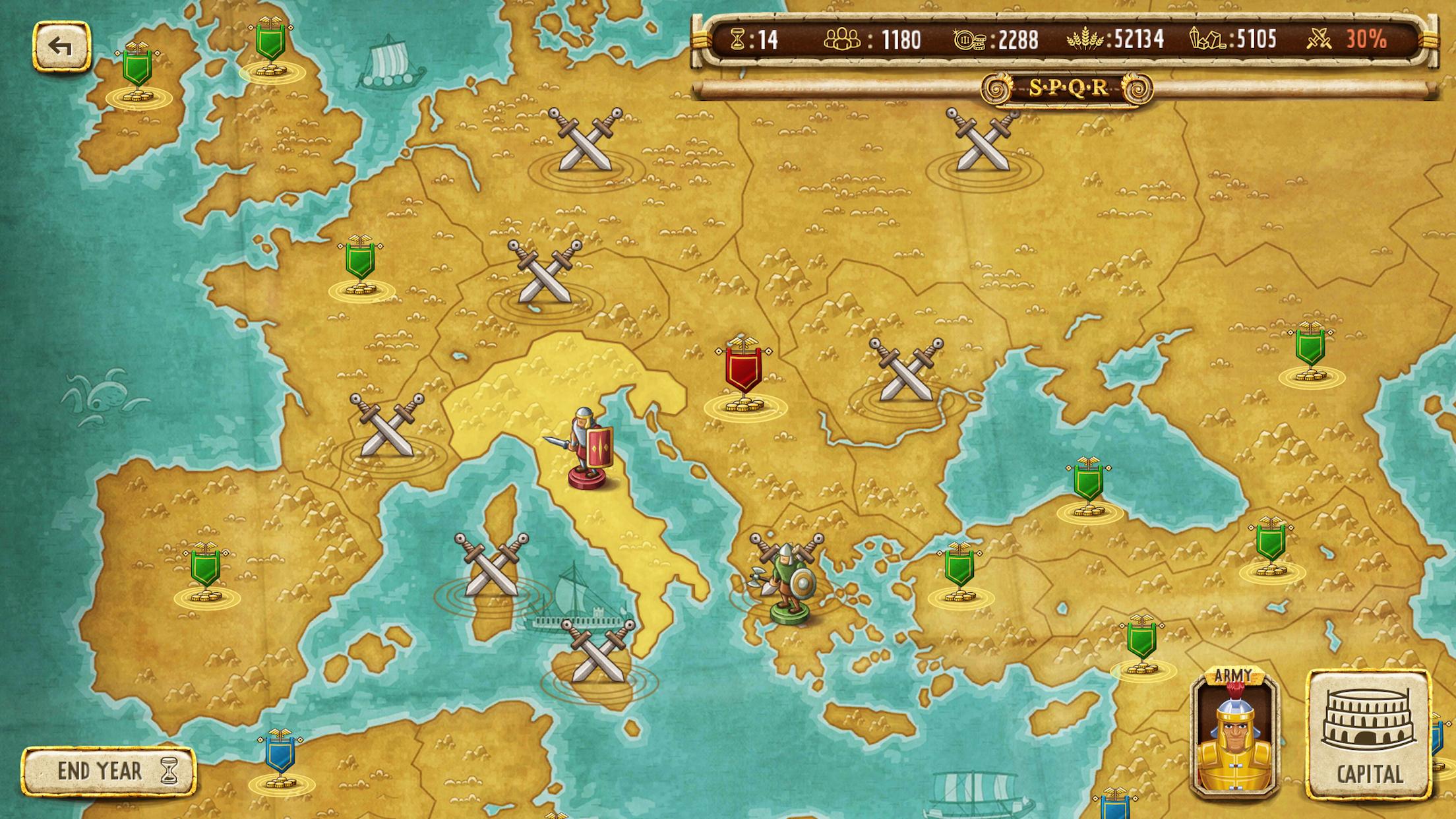The height and width of the screenshot is (819, 1456).
Task: Click the END YEAR button
Action: (109, 772)
